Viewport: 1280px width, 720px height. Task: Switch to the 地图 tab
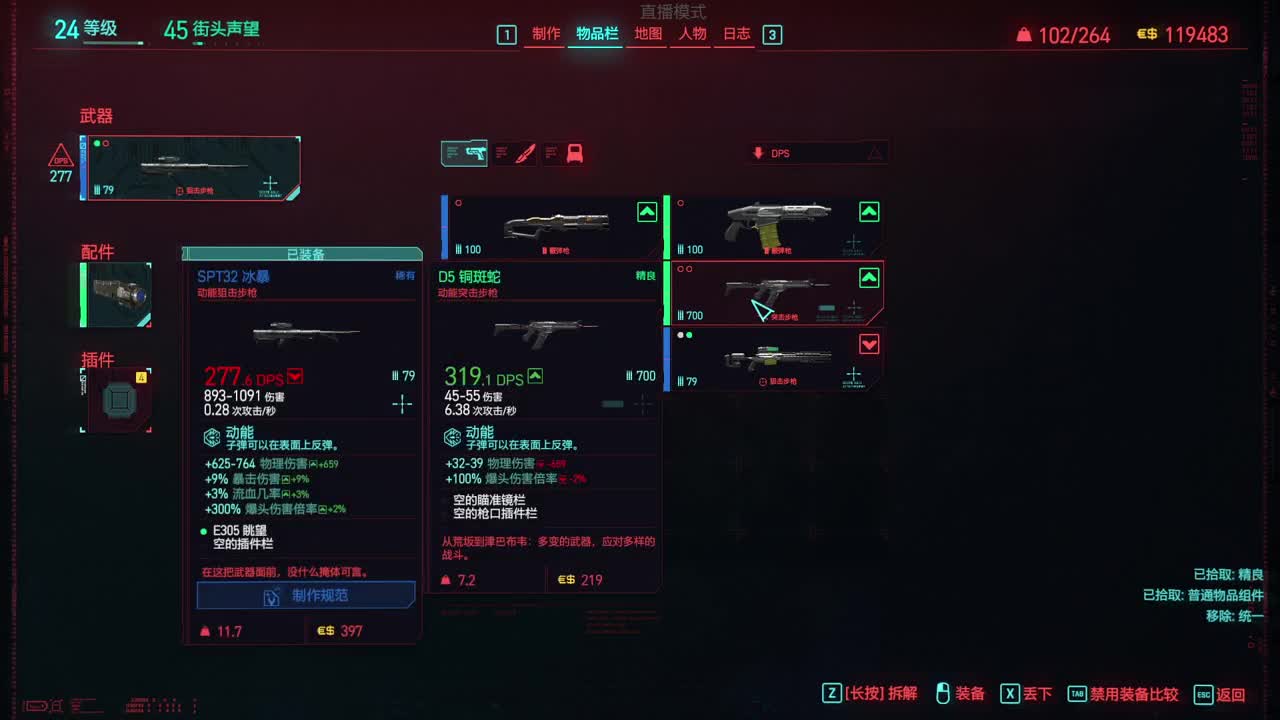point(647,33)
